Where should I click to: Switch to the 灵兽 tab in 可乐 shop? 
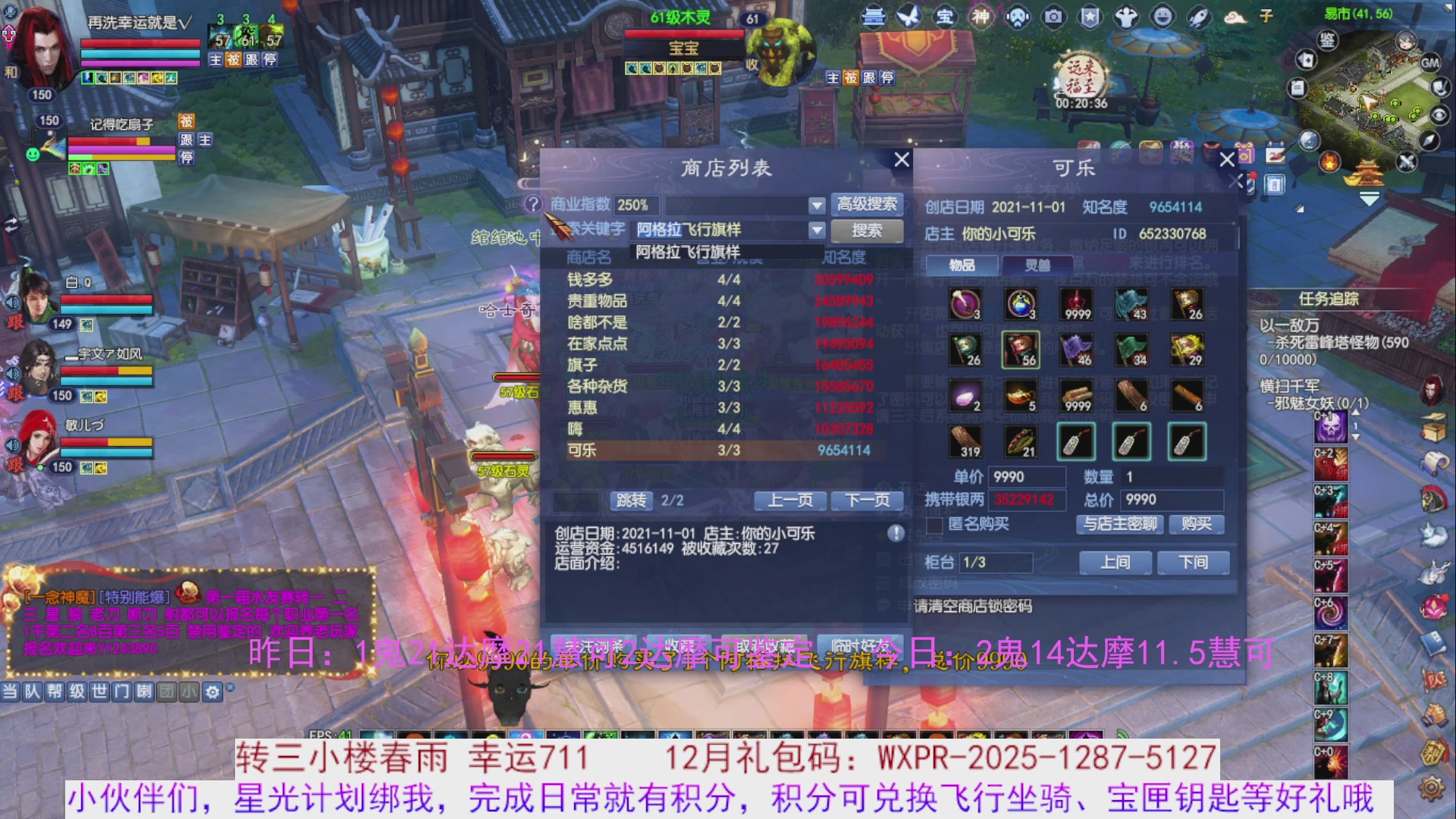point(1039,265)
